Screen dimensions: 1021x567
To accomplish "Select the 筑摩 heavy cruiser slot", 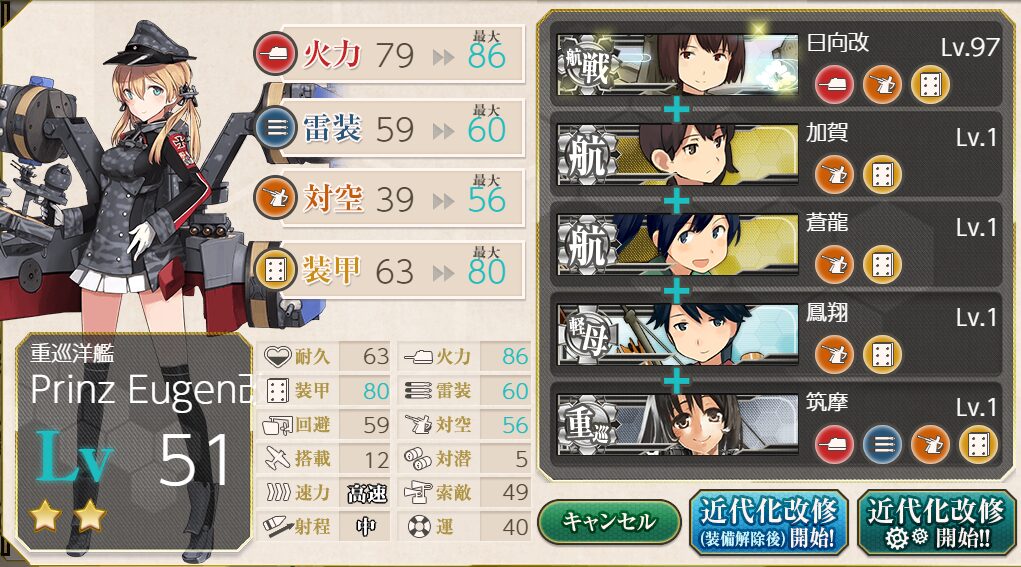I will click(x=777, y=425).
